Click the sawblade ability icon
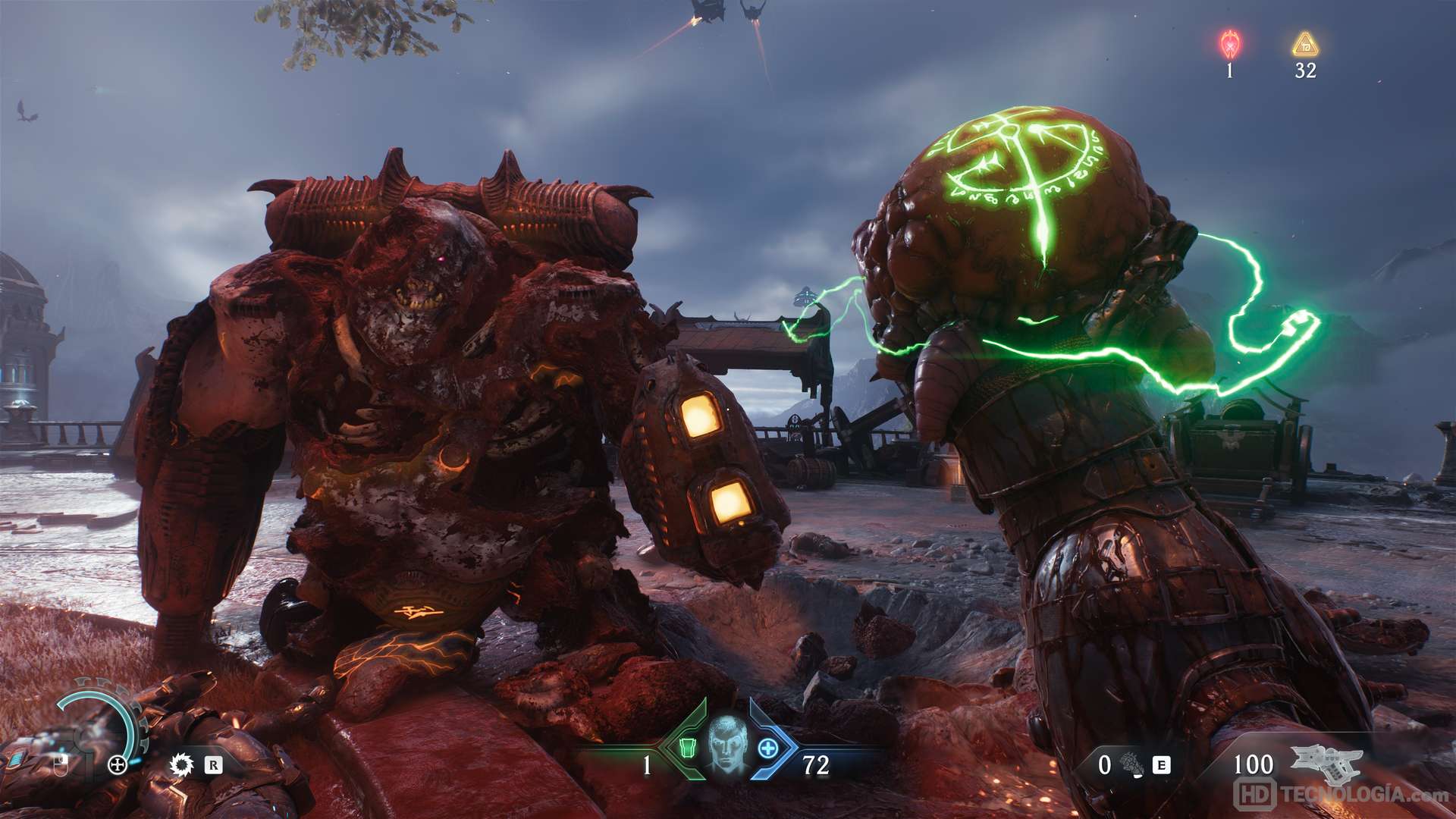 [182, 764]
